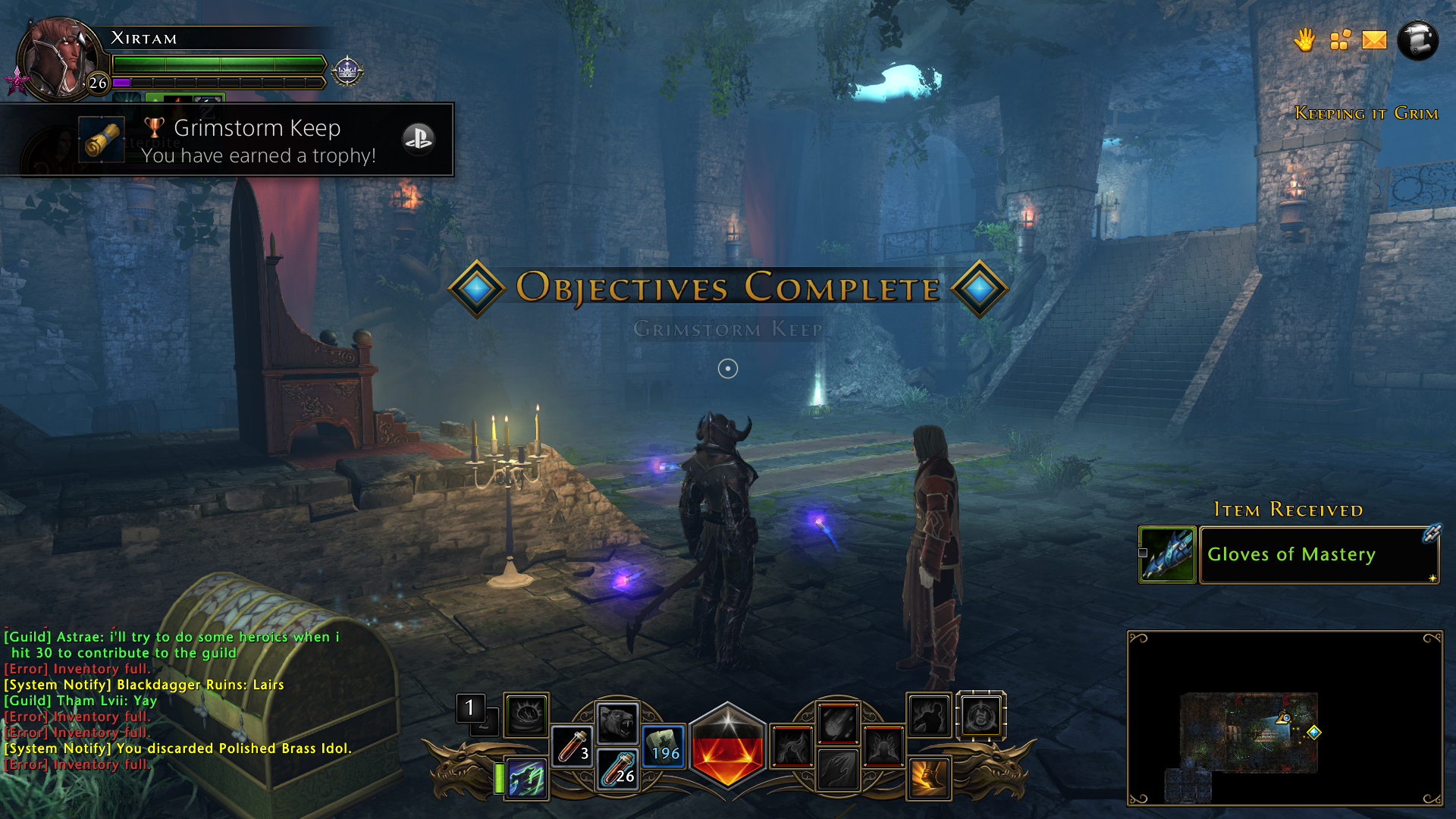Click the loot bag notification icon top-right
Screen dimensions: 1456x819
click(1340, 41)
